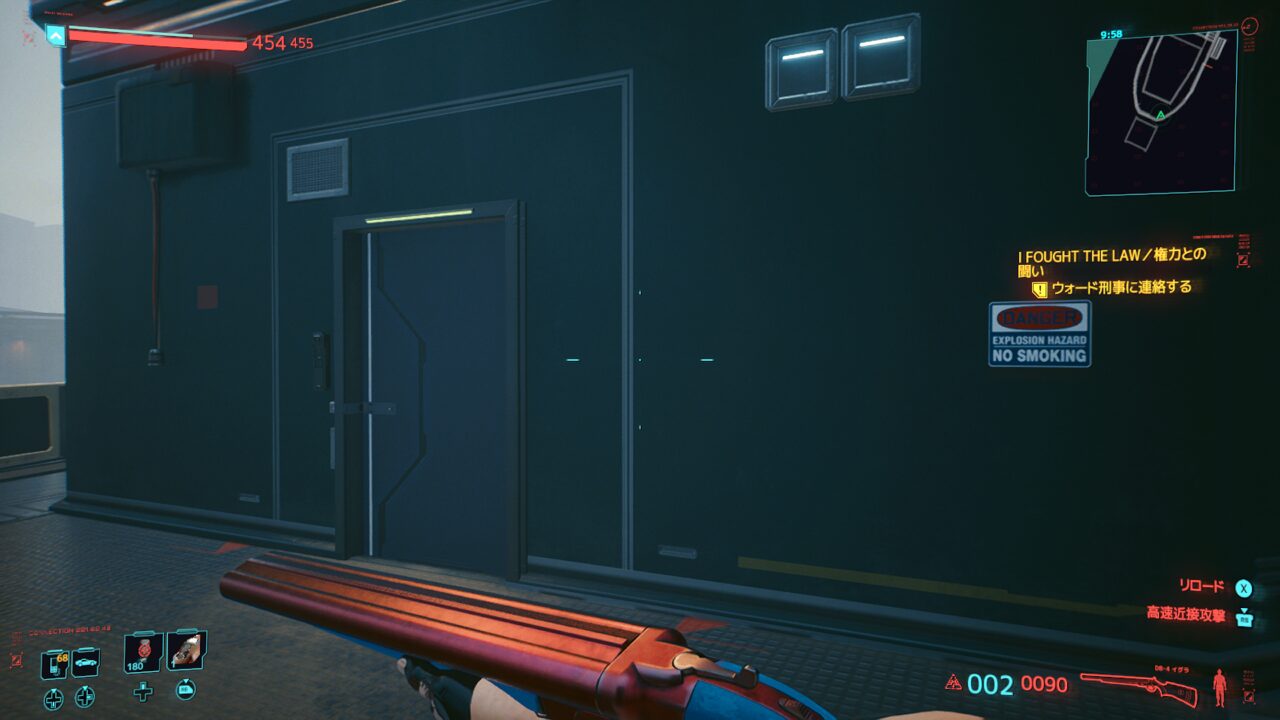Image resolution: width=1280 pixels, height=720 pixels.
Task: Select the grenade gadget slot
Action: 186,651
